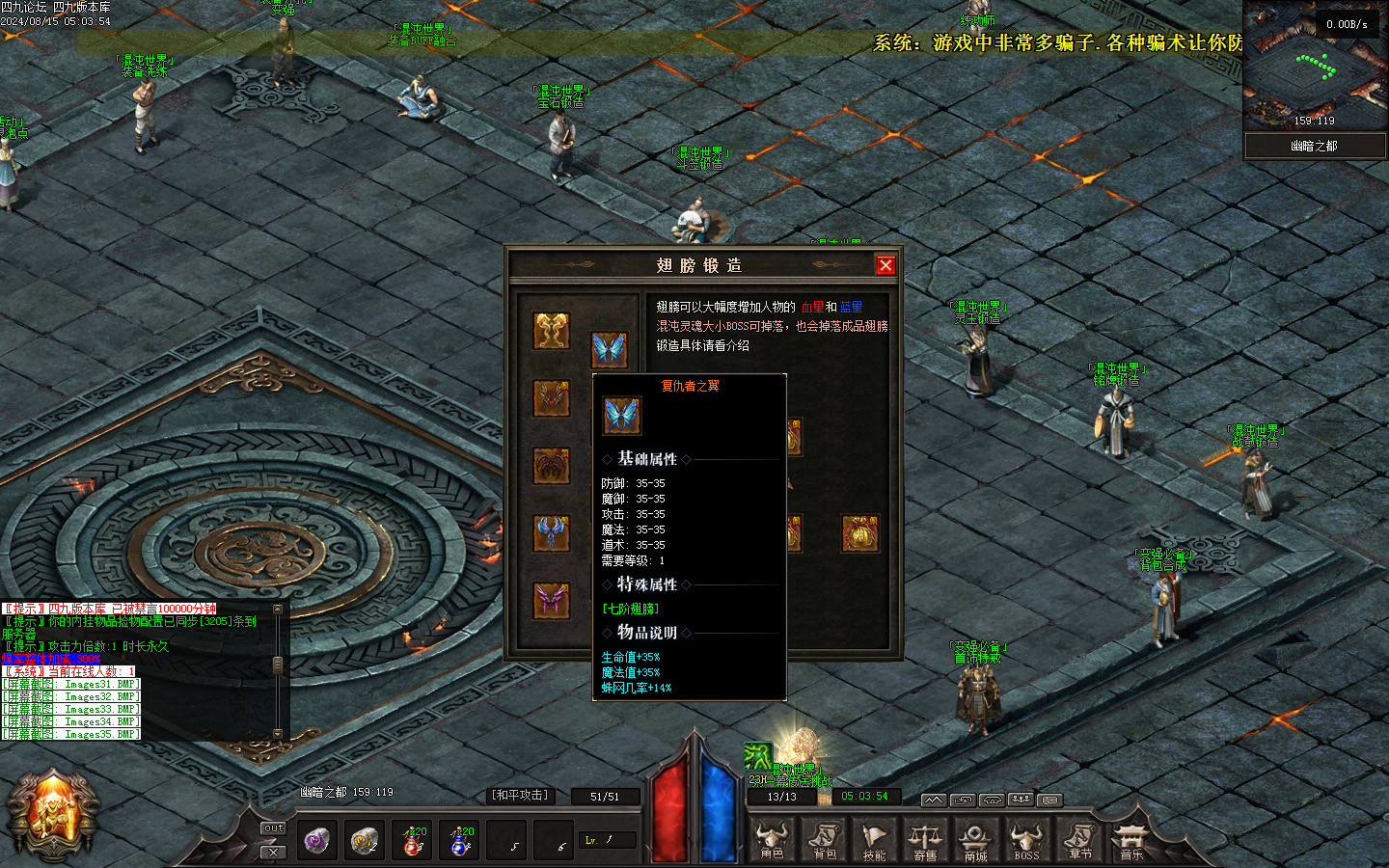Viewport: 1389px width, 868px height.
Task: Open the 寄售 consignment market
Action: (925, 840)
